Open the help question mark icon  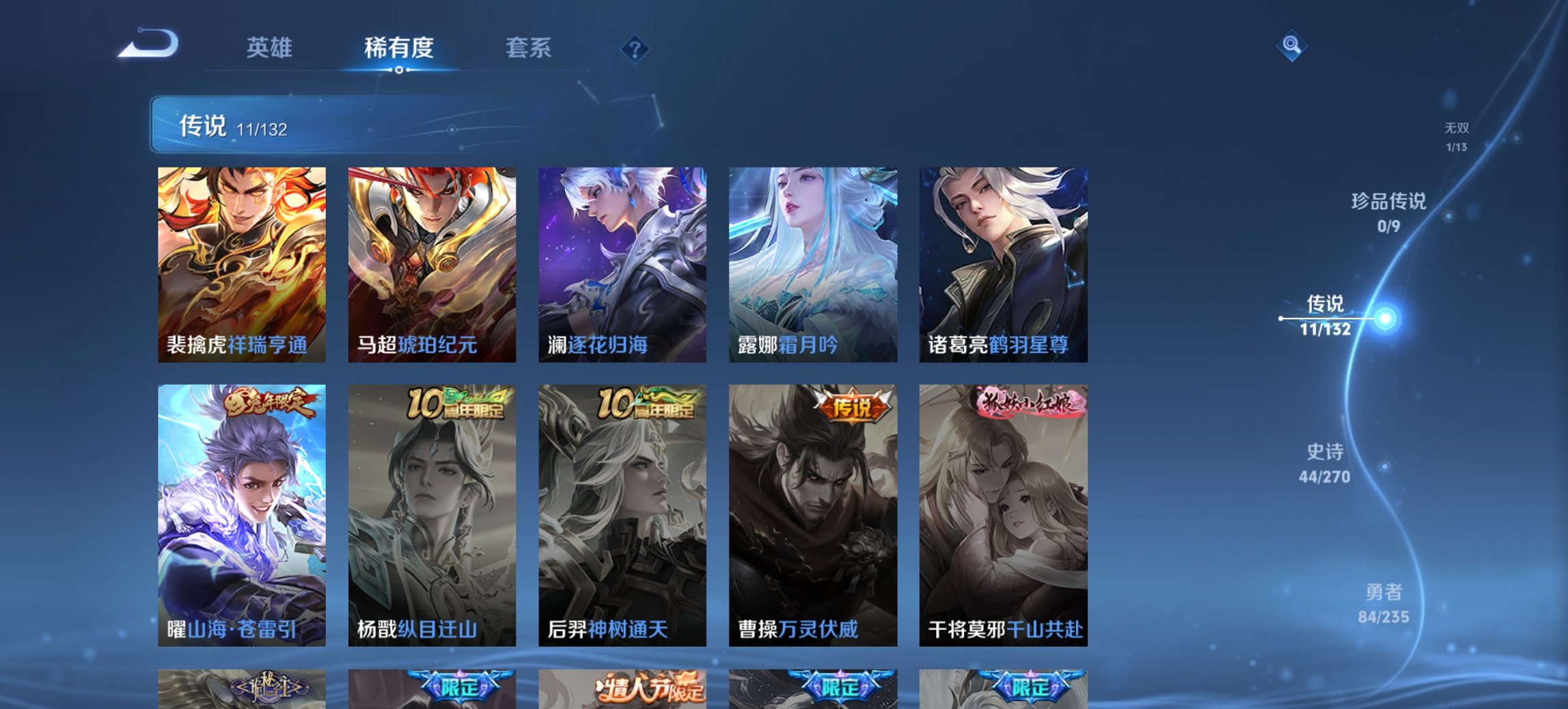click(x=635, y=48)
